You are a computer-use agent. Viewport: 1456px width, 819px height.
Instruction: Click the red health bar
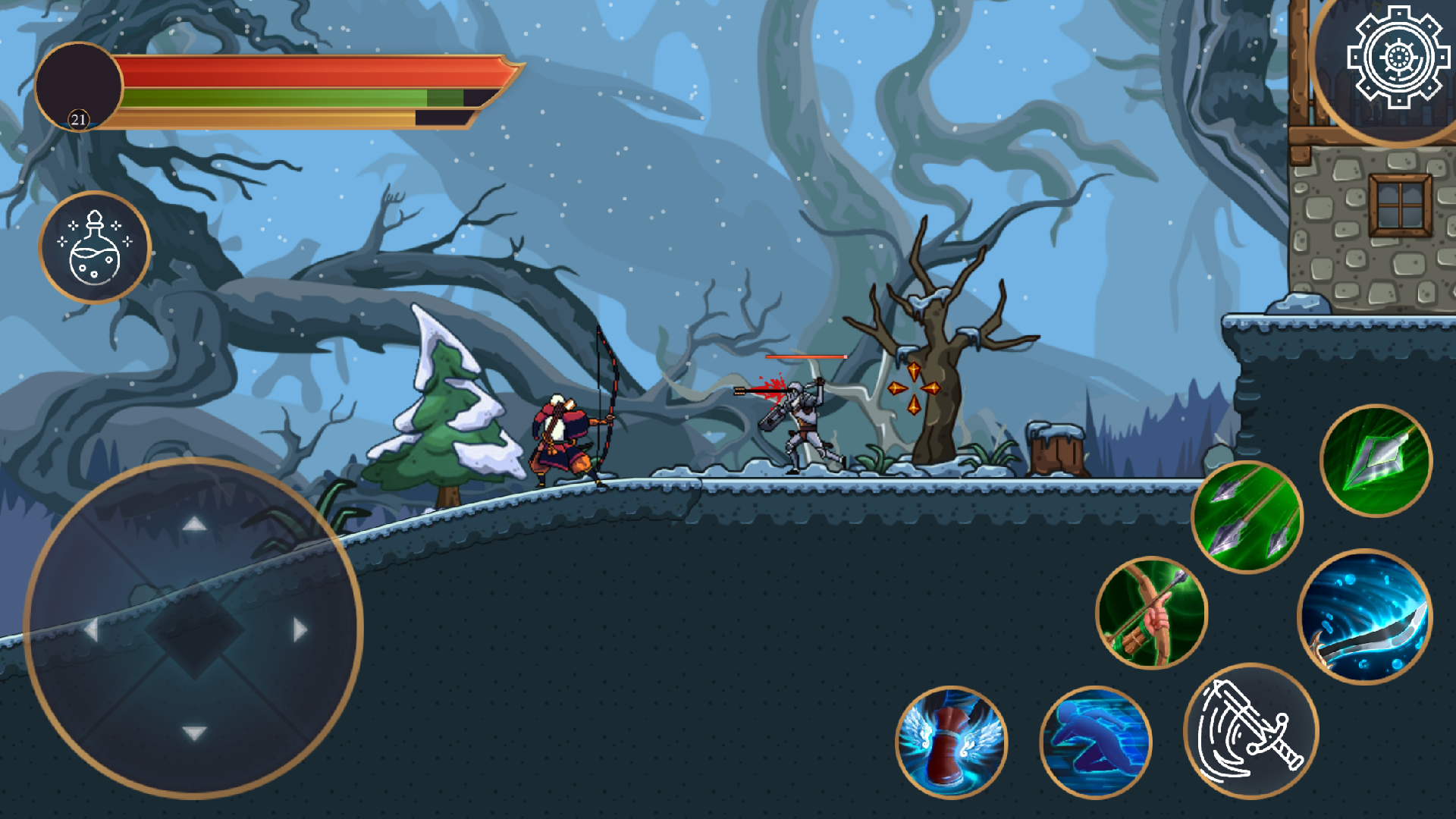click(x=288, y=74)
